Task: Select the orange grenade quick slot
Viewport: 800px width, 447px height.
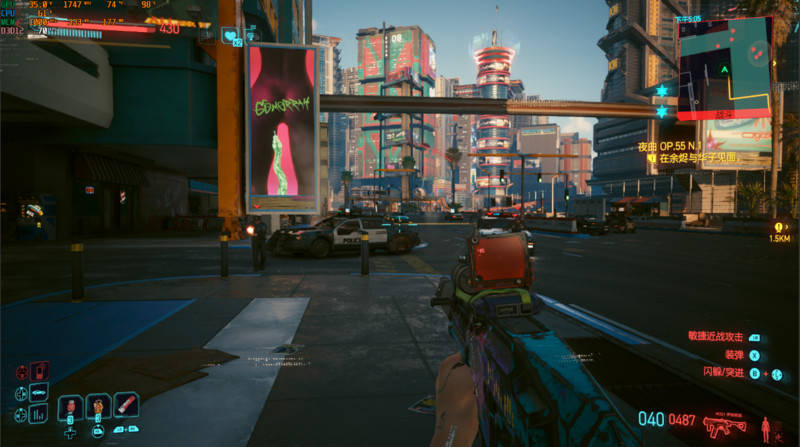Action: click(98, 407)
